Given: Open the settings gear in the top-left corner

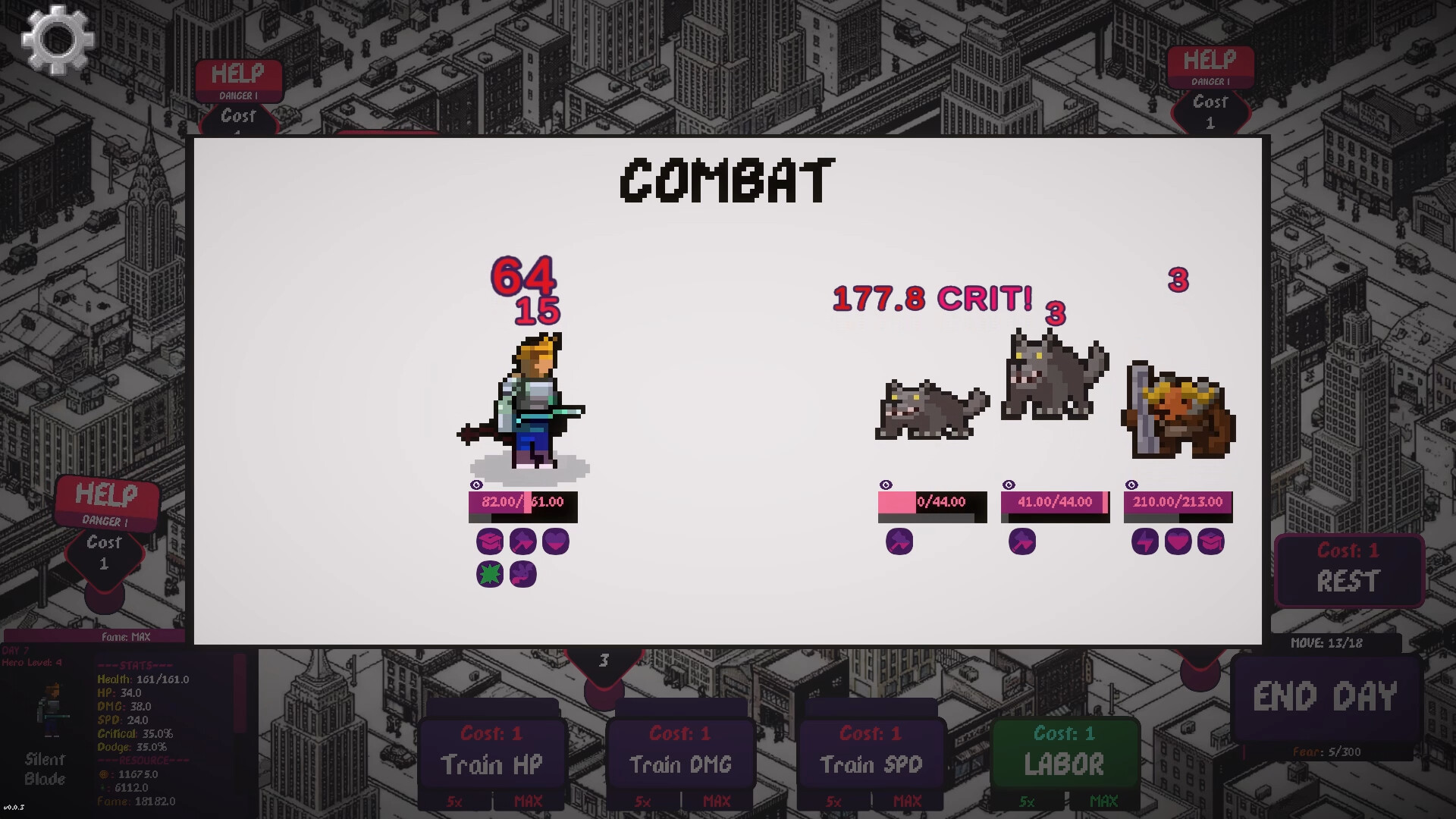Looking at the screenshot, I should tap(57, 40).
